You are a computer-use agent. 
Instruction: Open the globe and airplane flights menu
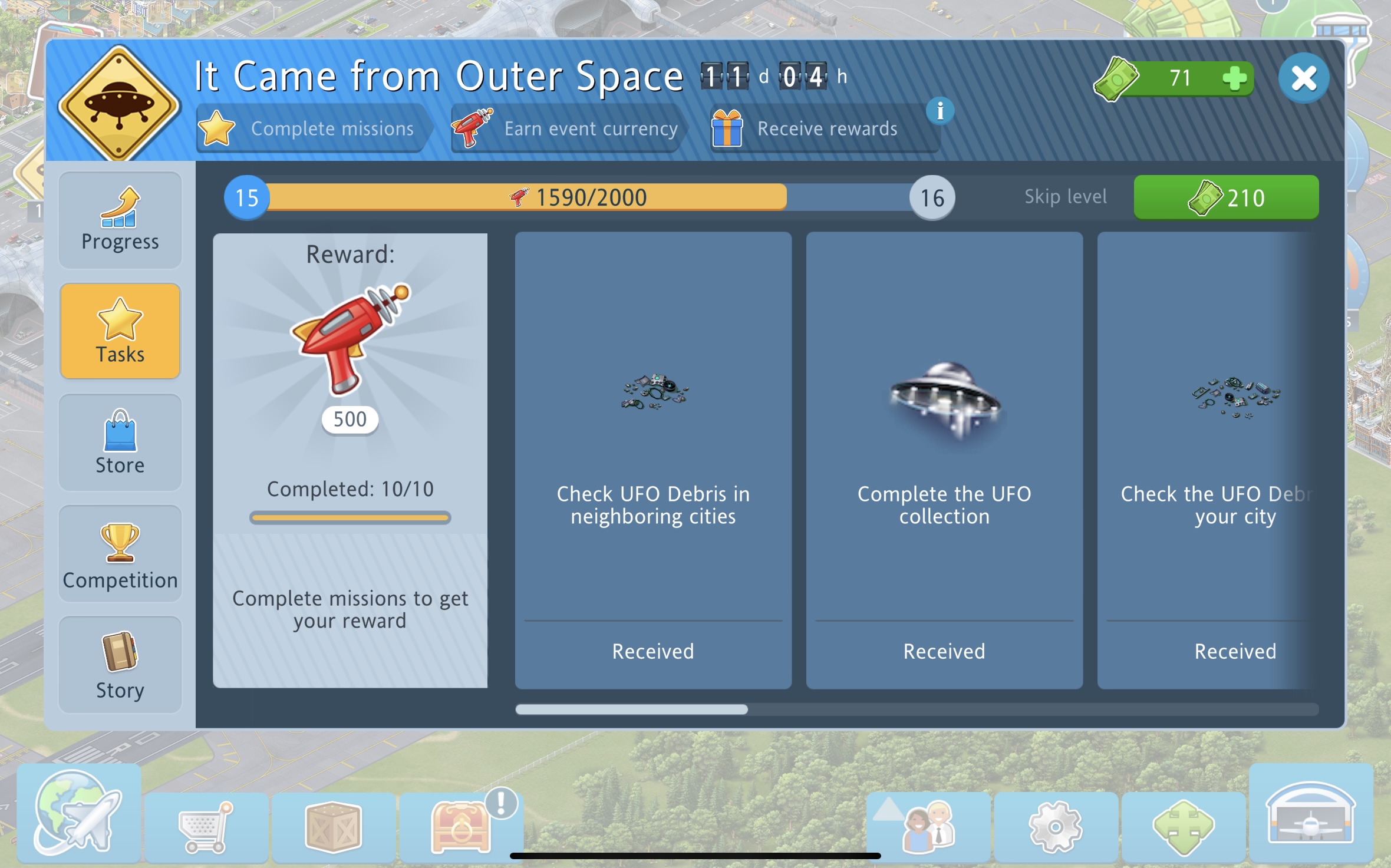point(78,813)
